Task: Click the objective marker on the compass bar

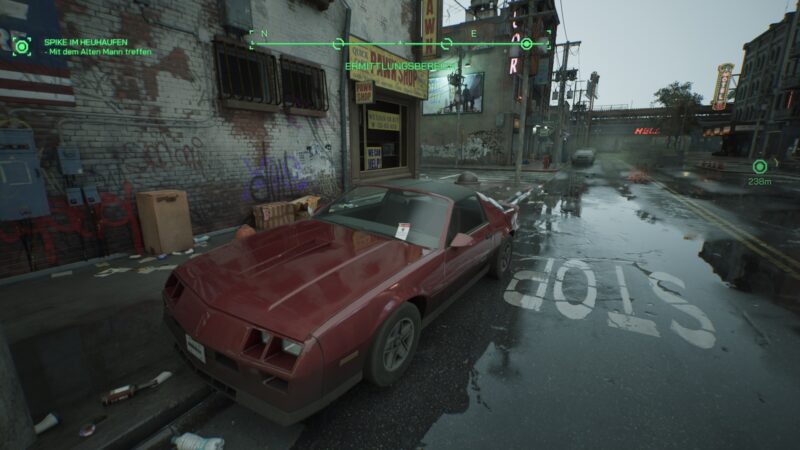Action: 526,44
